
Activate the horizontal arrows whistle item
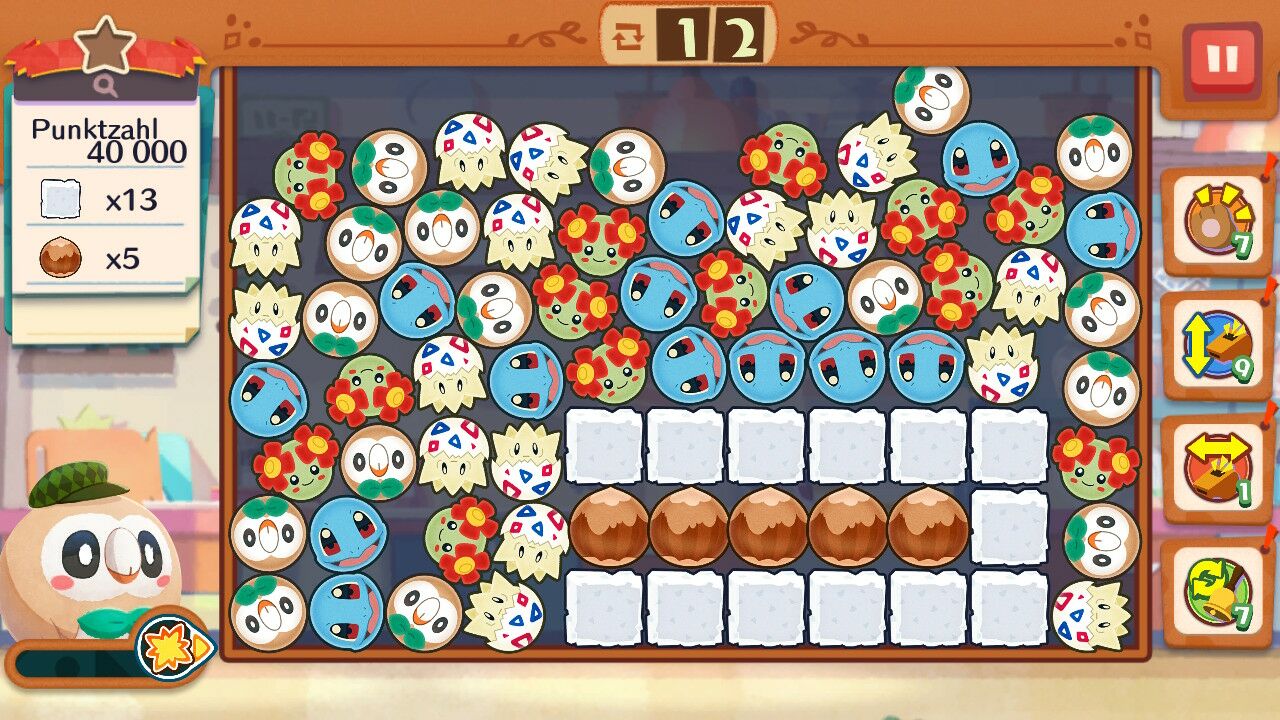click(x=1216, y=468)
